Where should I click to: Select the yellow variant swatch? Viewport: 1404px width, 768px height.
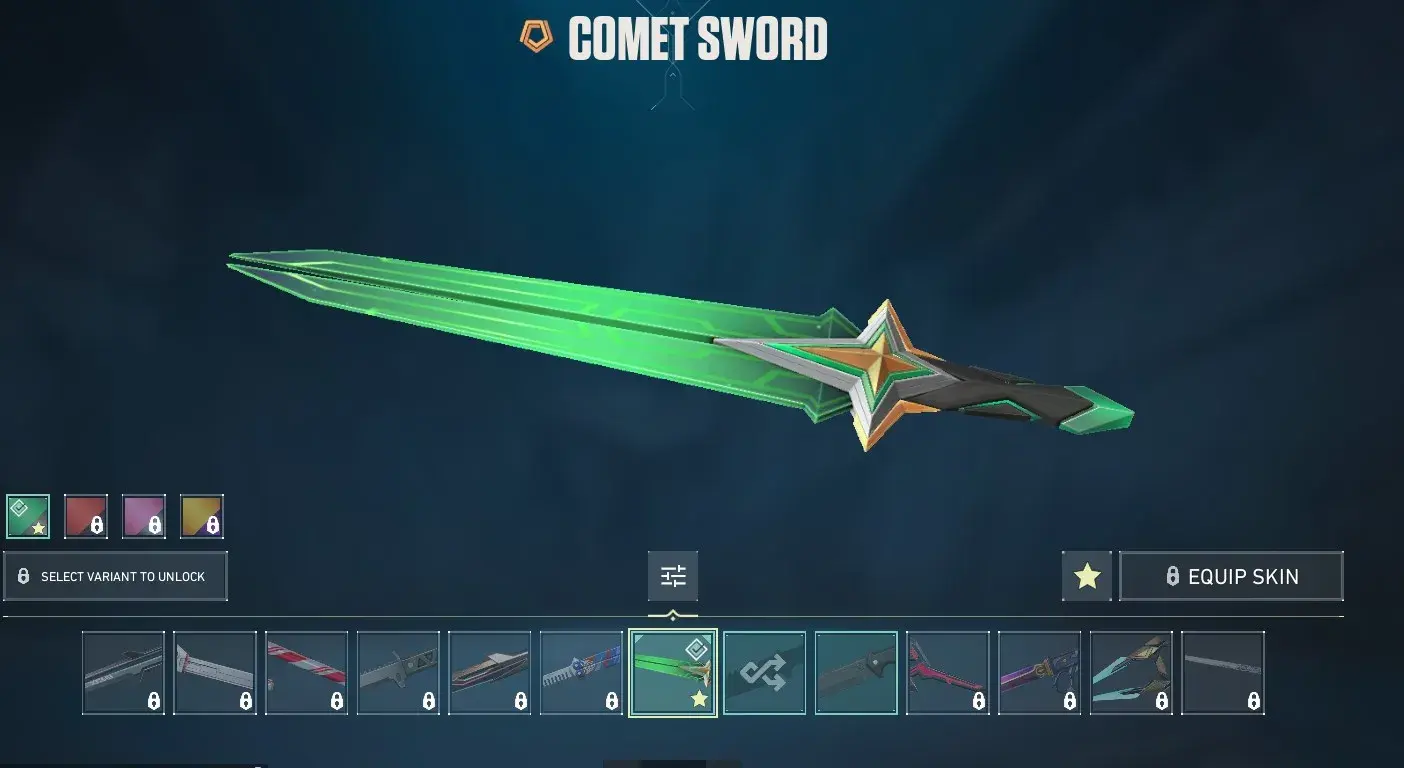click(202, 515)
